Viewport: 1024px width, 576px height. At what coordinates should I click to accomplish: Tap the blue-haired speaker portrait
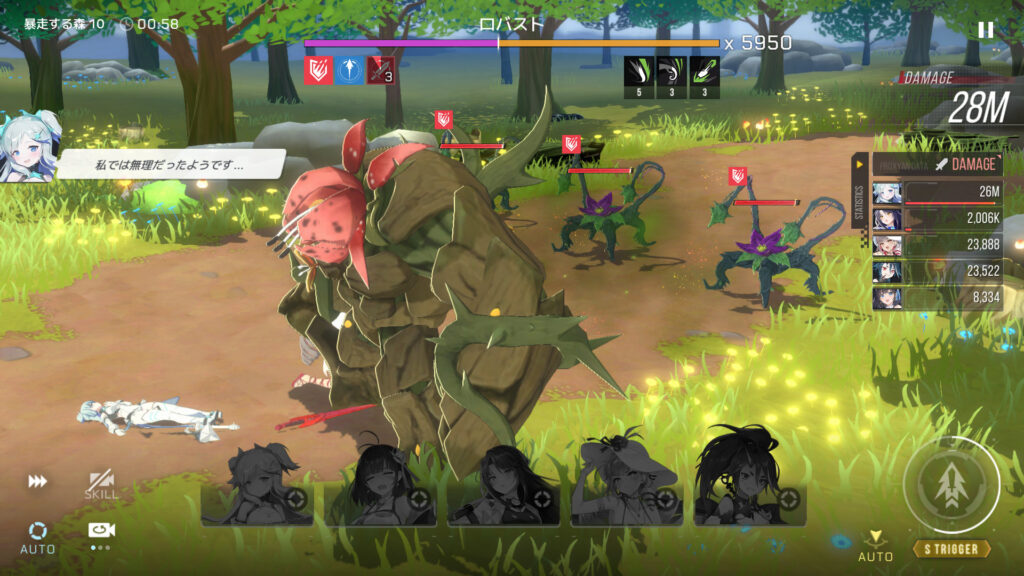point(30,148)
